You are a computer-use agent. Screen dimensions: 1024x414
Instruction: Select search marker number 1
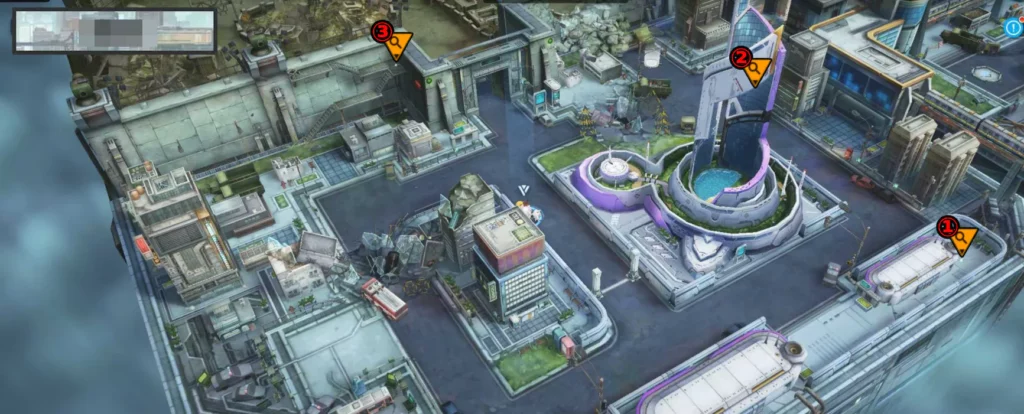[x=959, y=237]
